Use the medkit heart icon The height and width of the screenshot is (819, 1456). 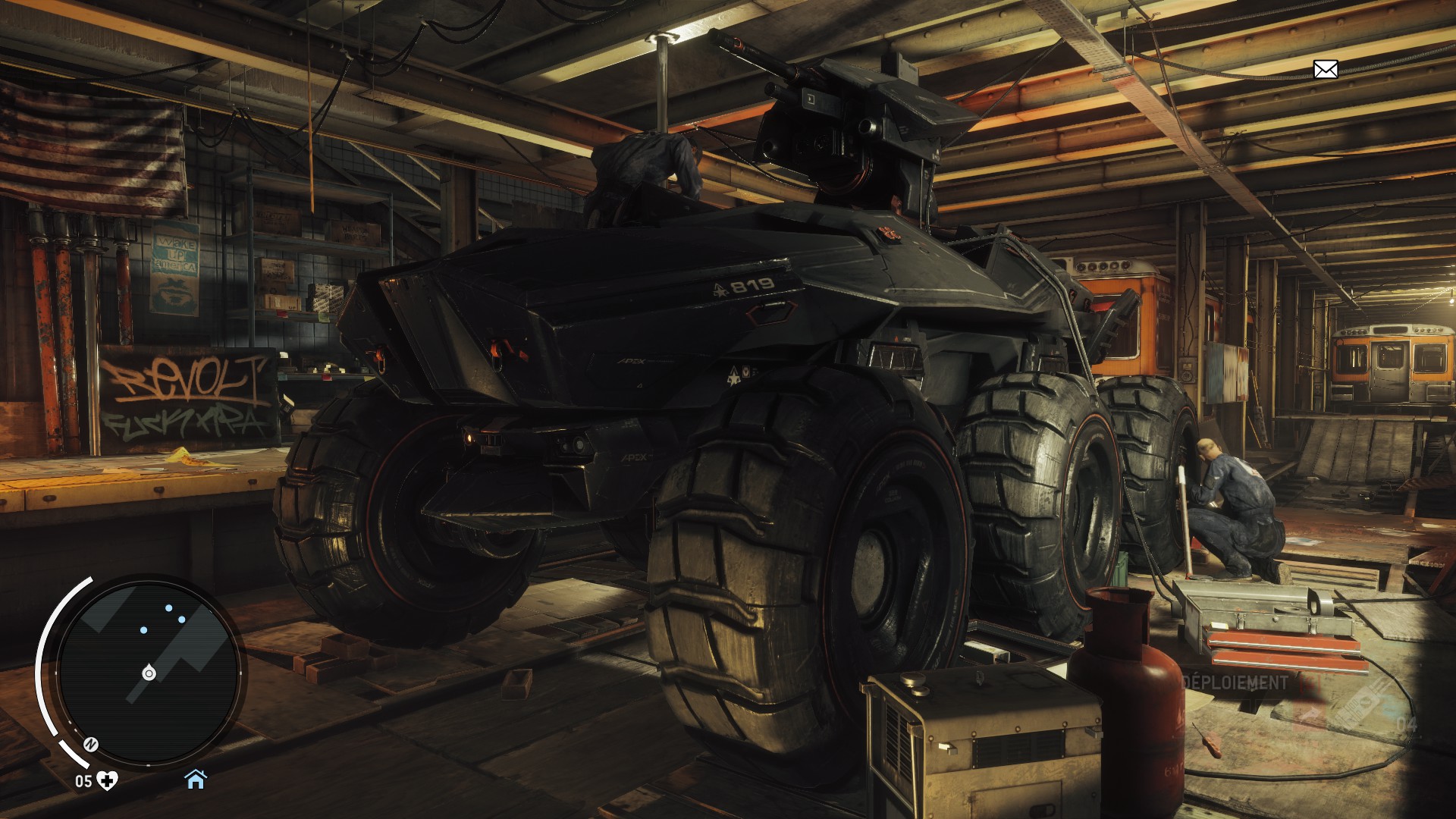tap(108, 780)
